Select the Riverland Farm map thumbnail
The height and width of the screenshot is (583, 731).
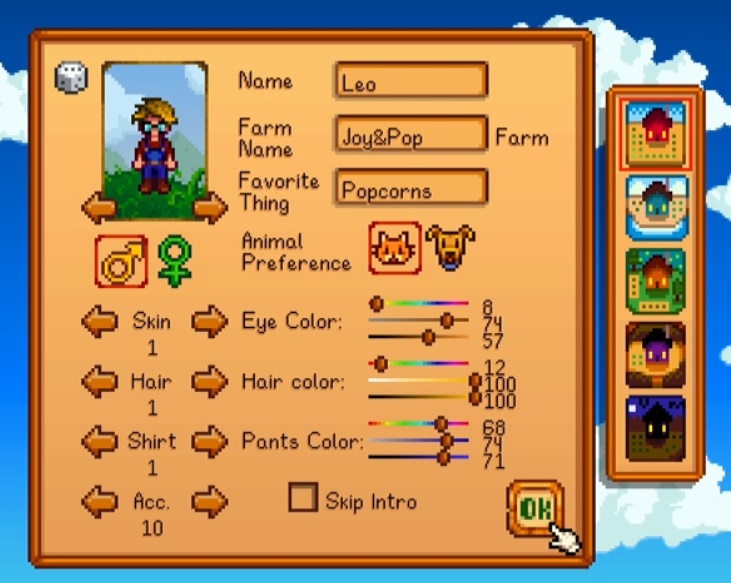coord(656,208)
